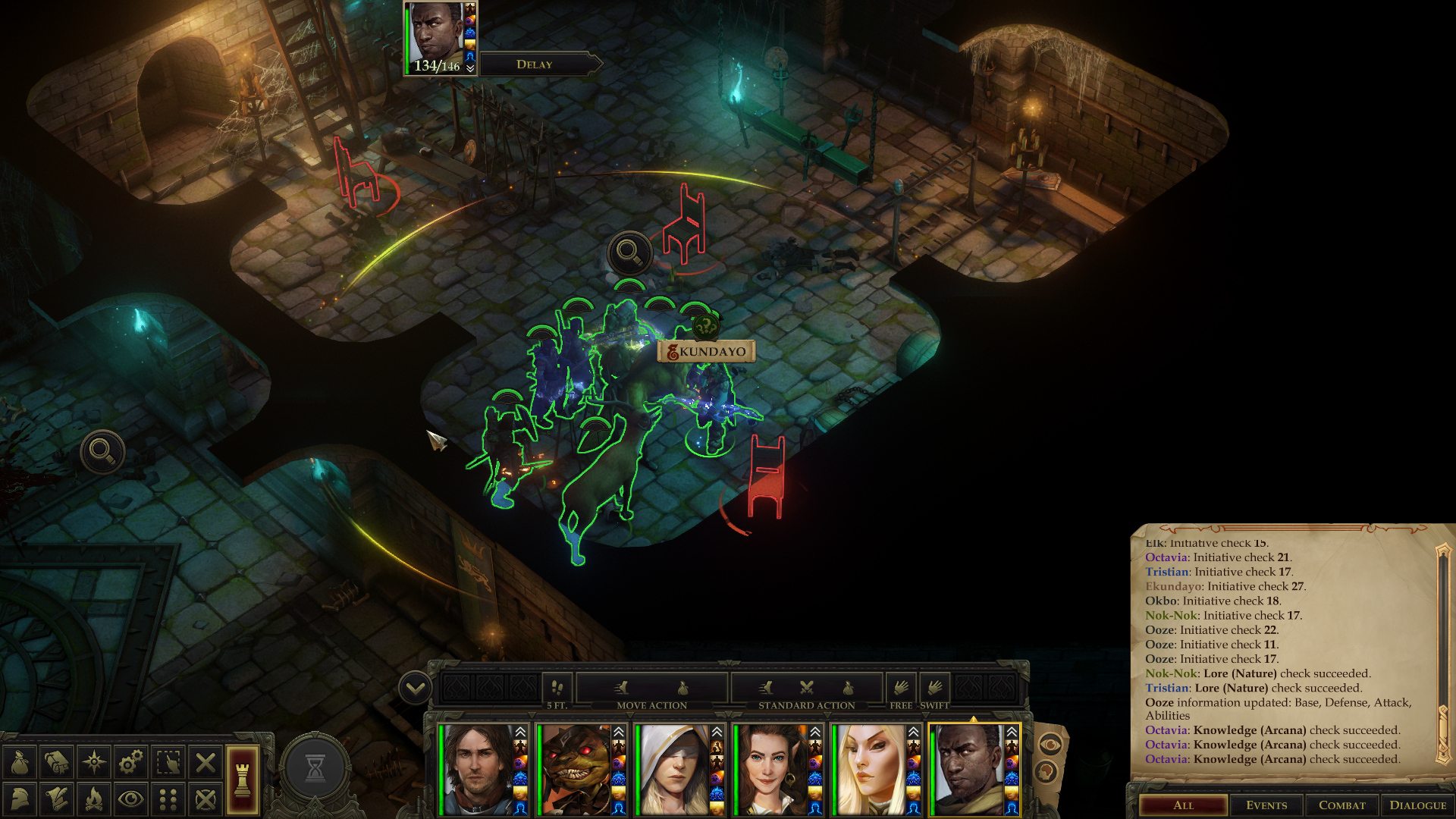The height and width of the screenshot is (819, 1456).
Task: Choose the crossed swords attack standard action
Action: tap(806, 688)
